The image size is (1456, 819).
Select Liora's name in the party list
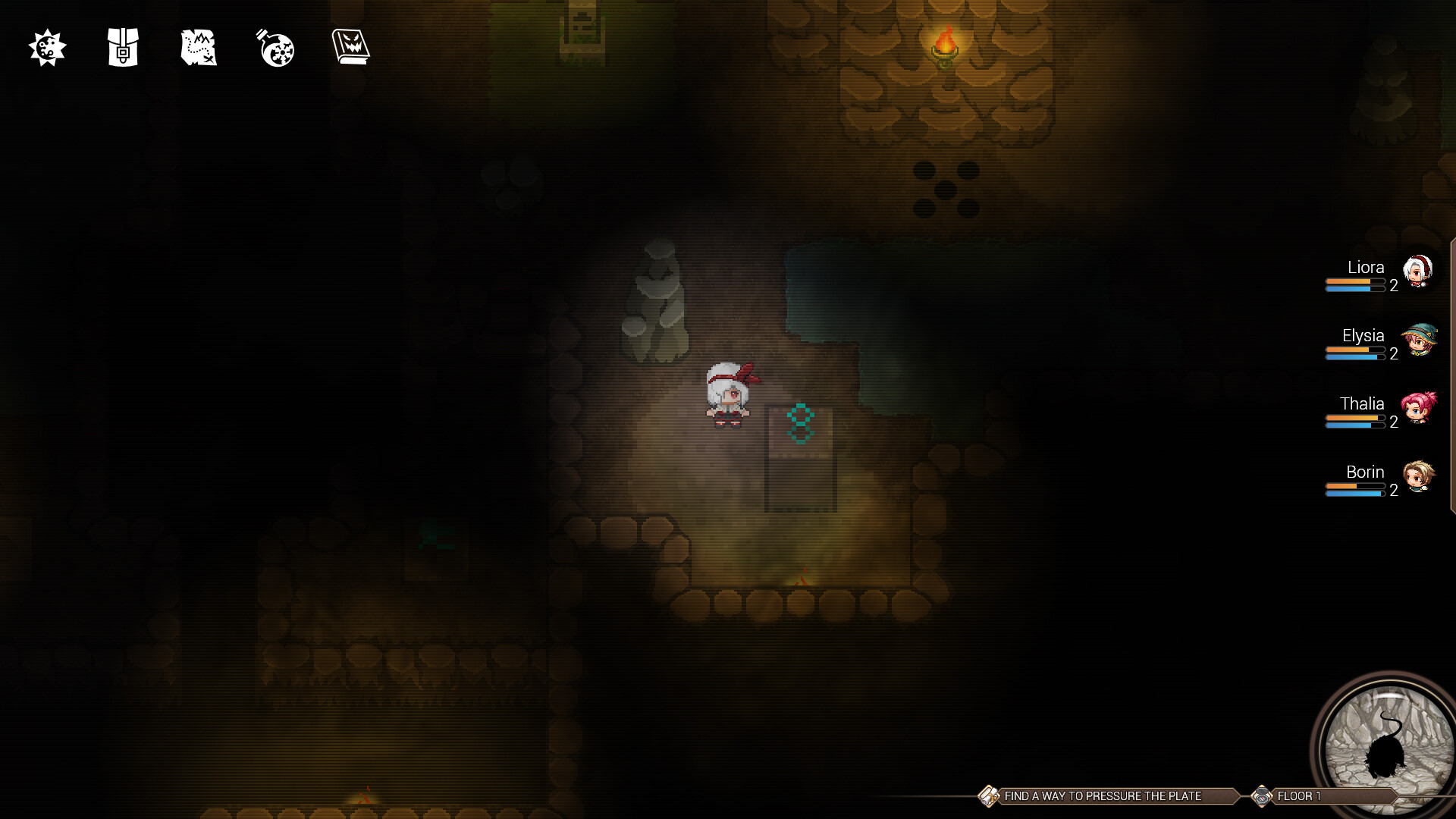coord(1366,267)
